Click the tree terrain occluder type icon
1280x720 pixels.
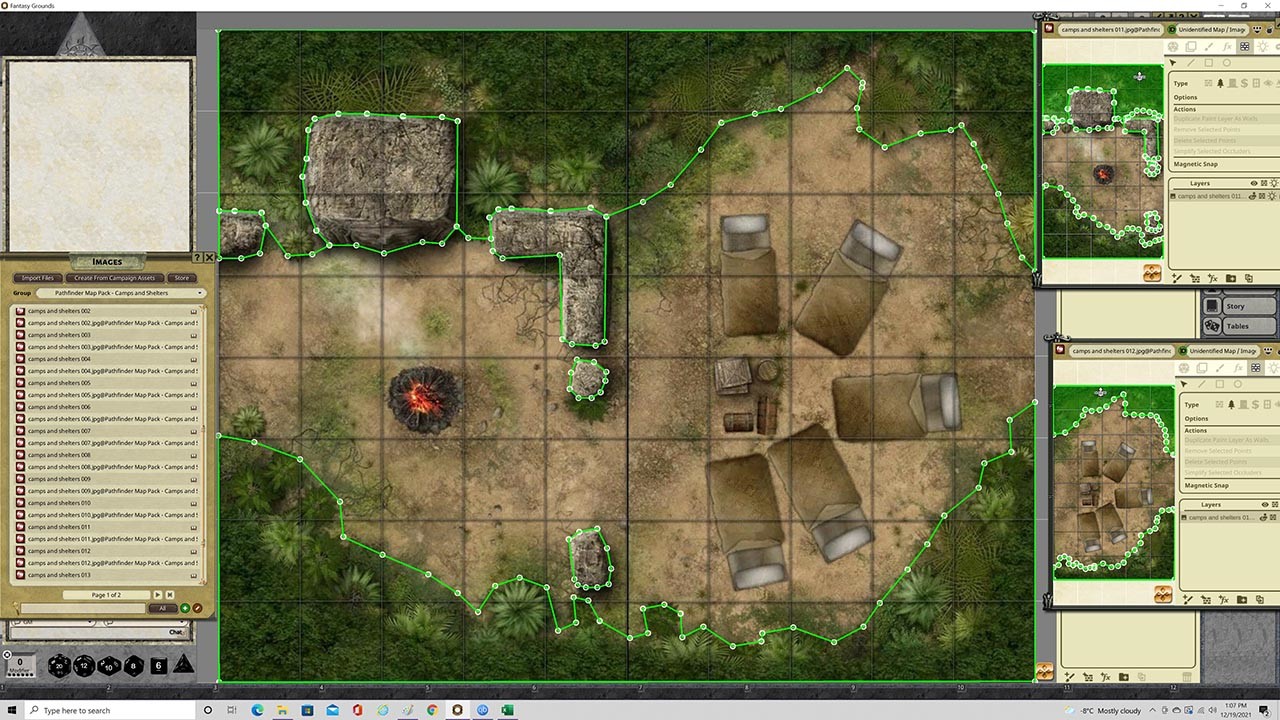[1220, 84]
